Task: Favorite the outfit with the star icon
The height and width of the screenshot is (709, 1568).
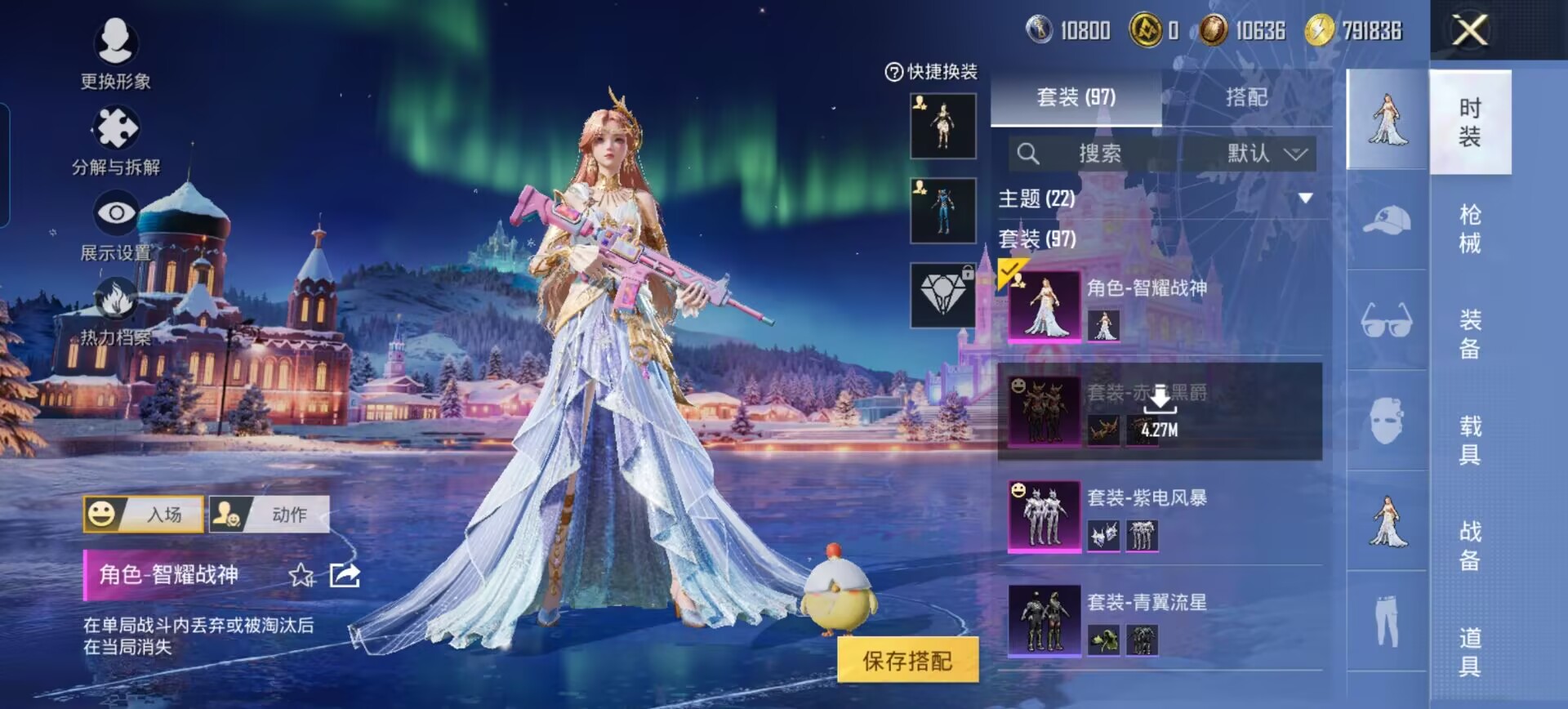Action: point(301,575)
